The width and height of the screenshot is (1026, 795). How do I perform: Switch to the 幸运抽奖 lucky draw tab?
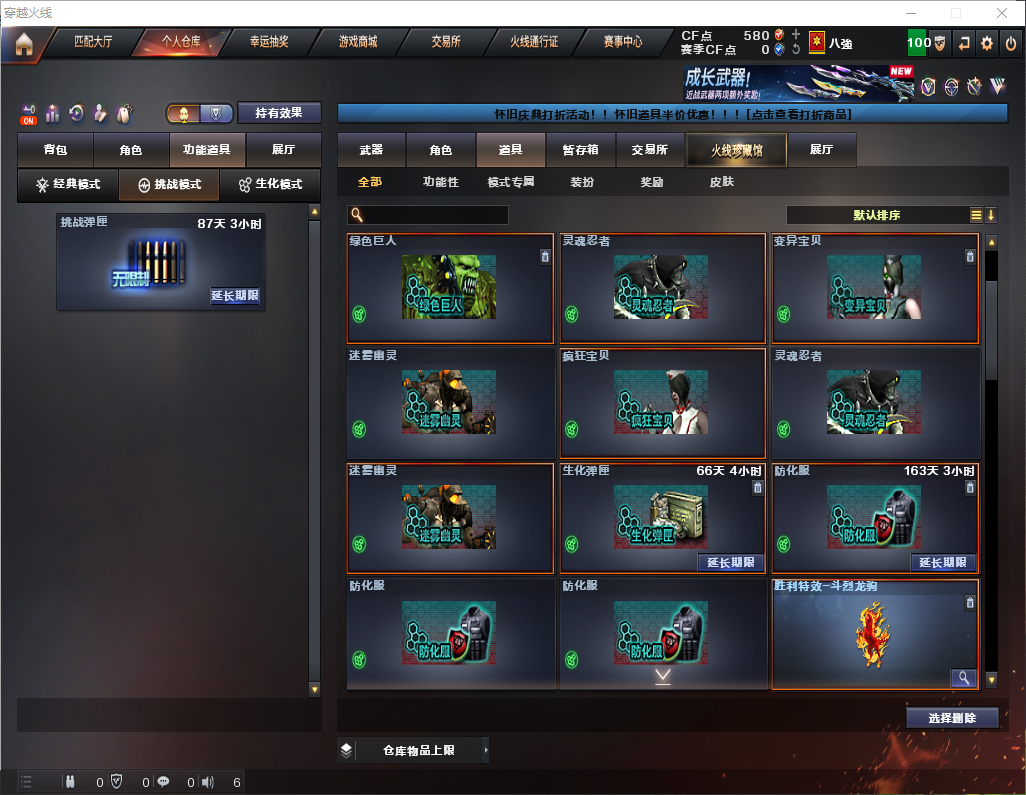tap(269, 43)
